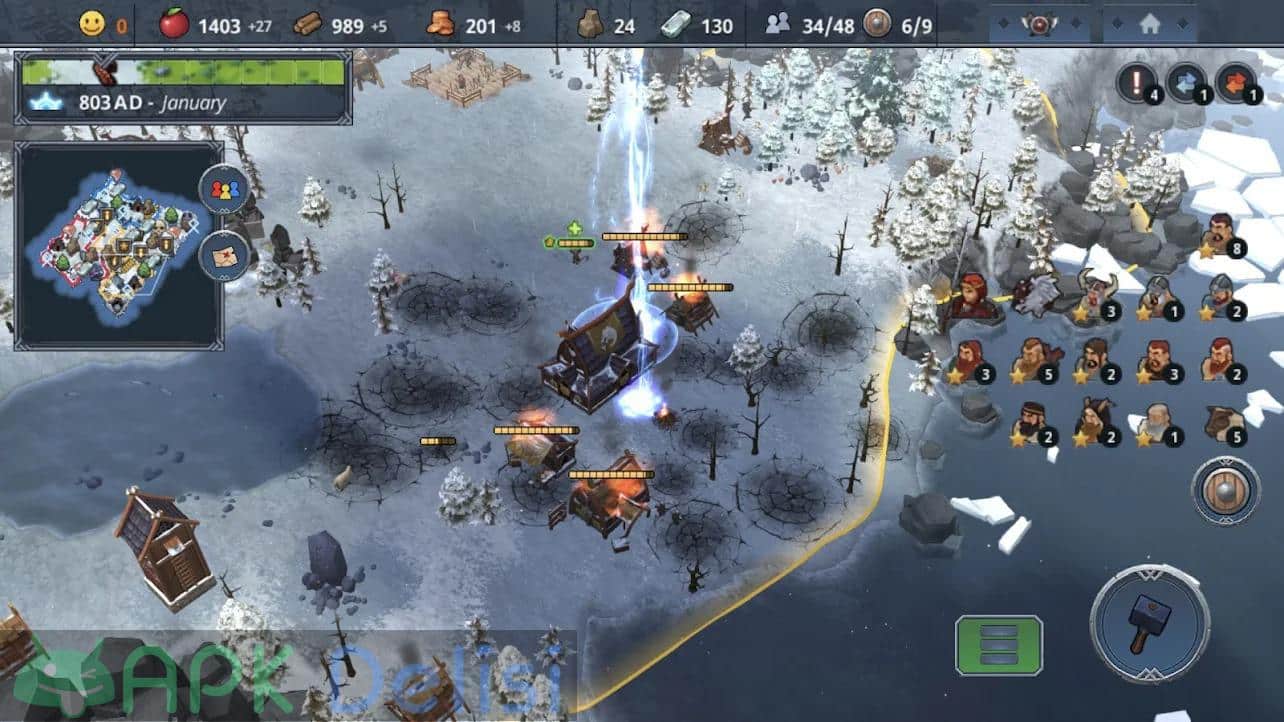Image resolution: width=1284 pixels, height=722 pixels.
Task: Switch to the house tab
Action: tap(1149, 25)
